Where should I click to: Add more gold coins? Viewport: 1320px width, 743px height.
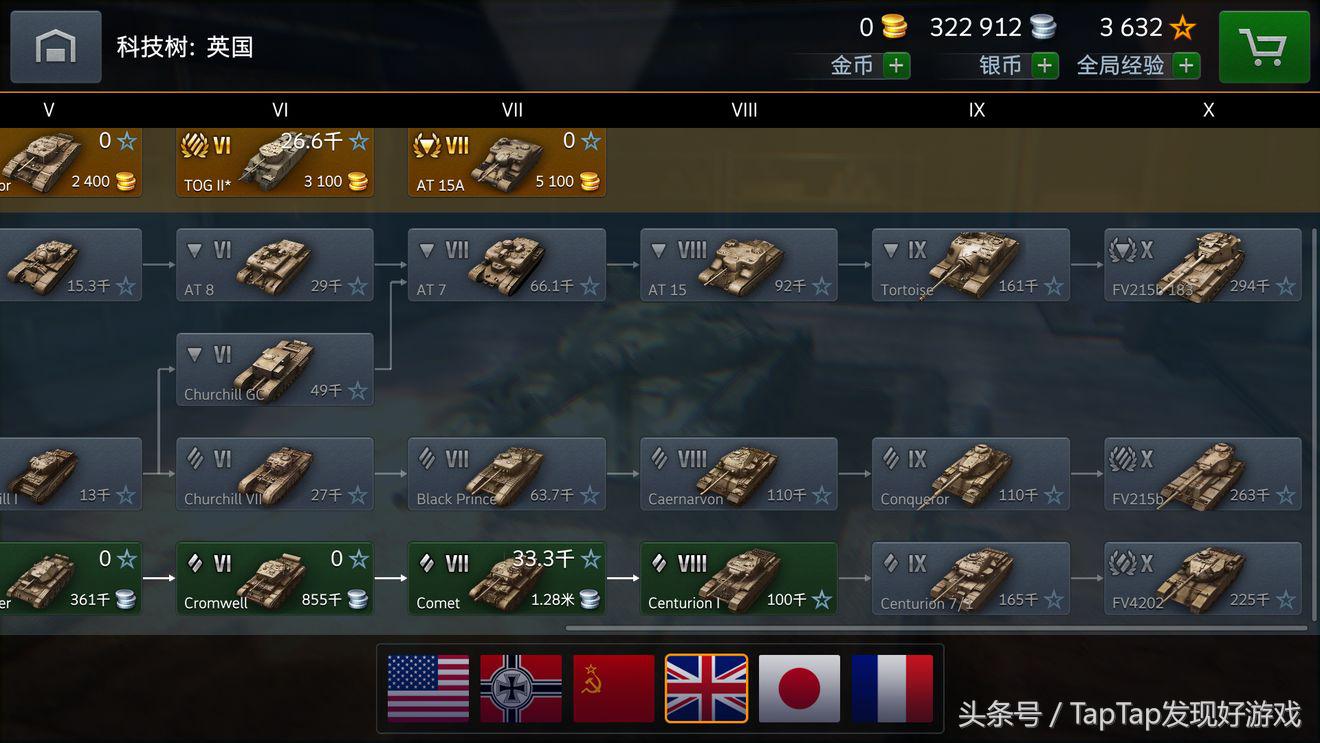896,66
